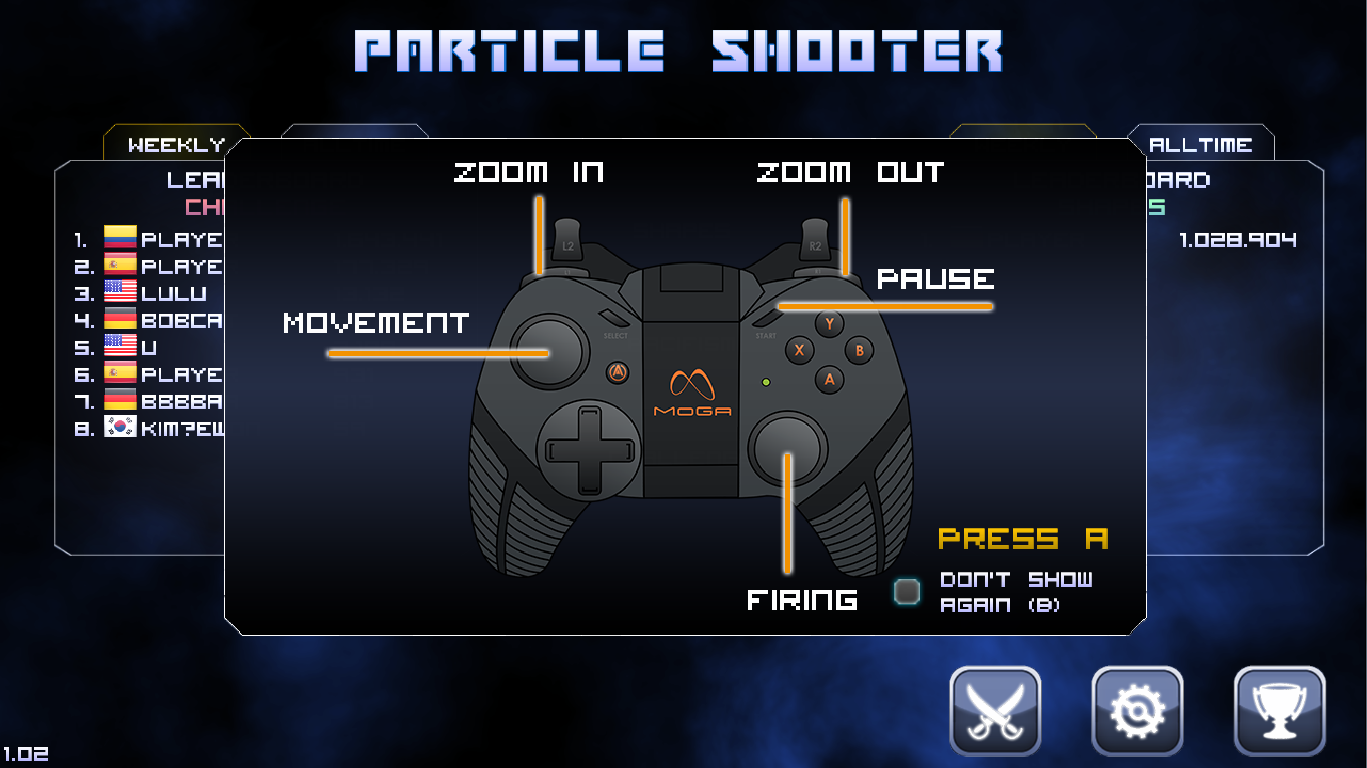Switch to the WEEKLY leaderboard tab
This screenshot has height=768, width=1367.
176,143
